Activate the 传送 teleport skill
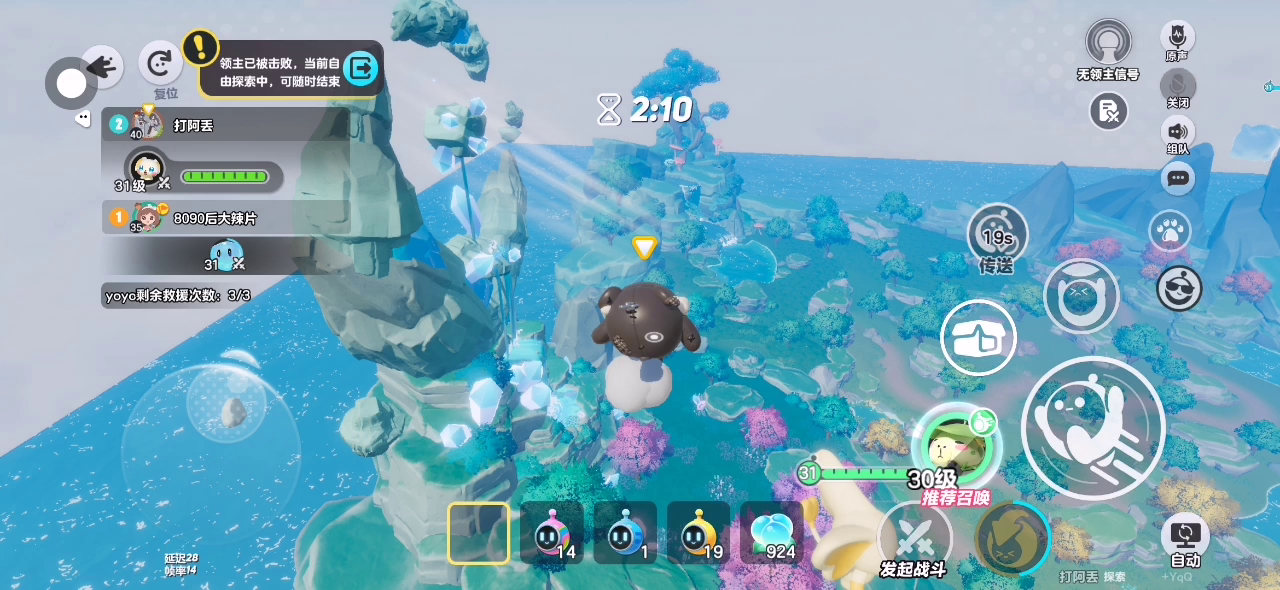 point(997,236)
